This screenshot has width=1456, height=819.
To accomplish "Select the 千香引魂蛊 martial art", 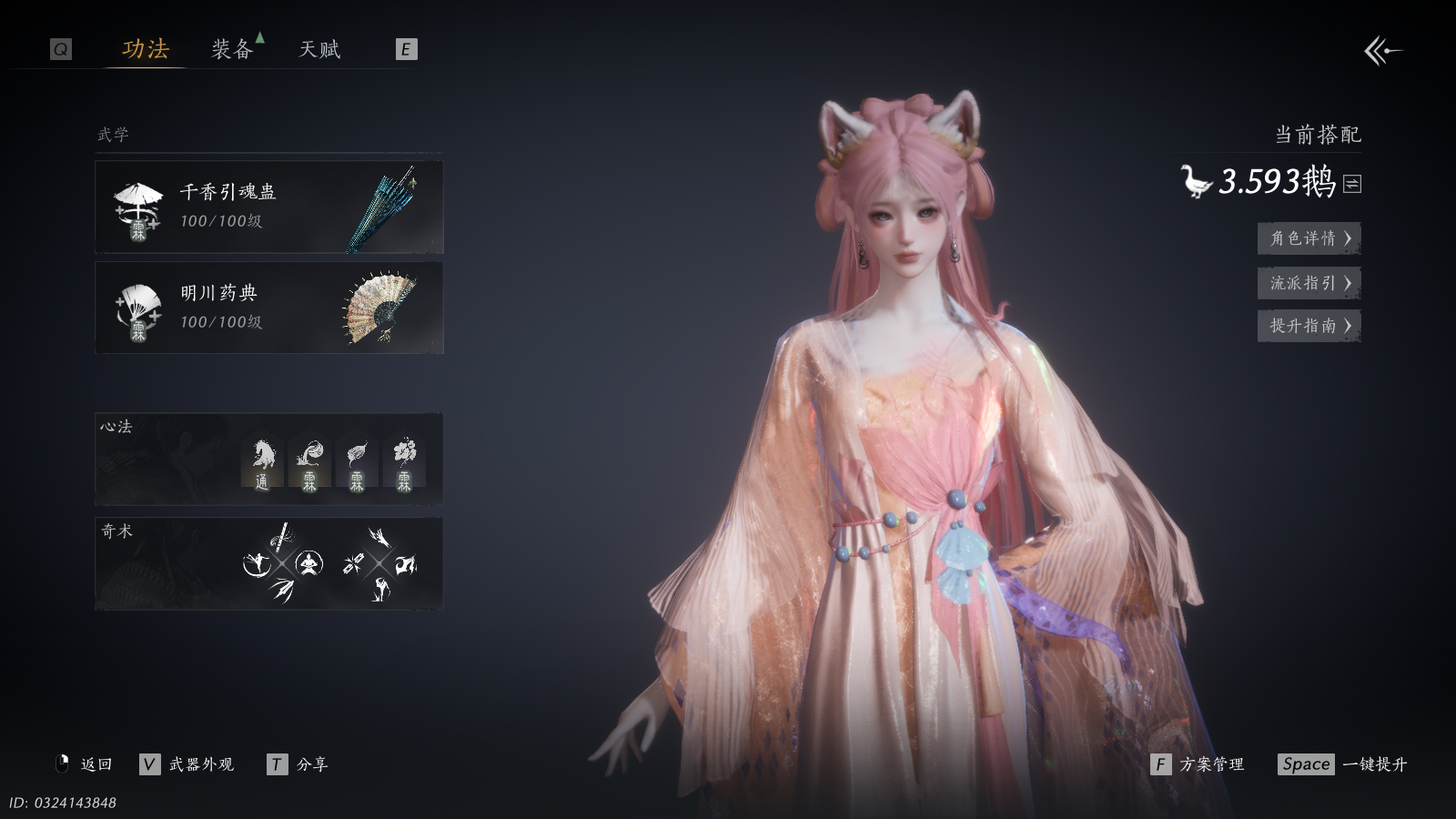I will pyautogui.click(x=269, y=207).
